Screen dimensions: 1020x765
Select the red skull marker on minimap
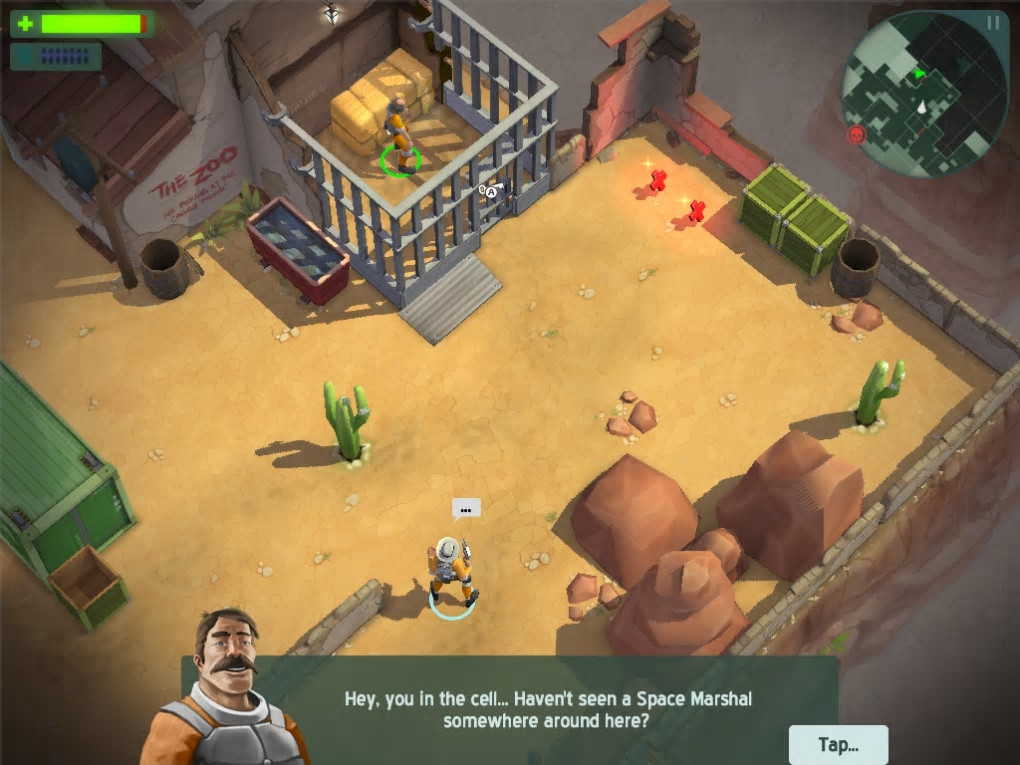pyautogui.click(x=856, y=134)
